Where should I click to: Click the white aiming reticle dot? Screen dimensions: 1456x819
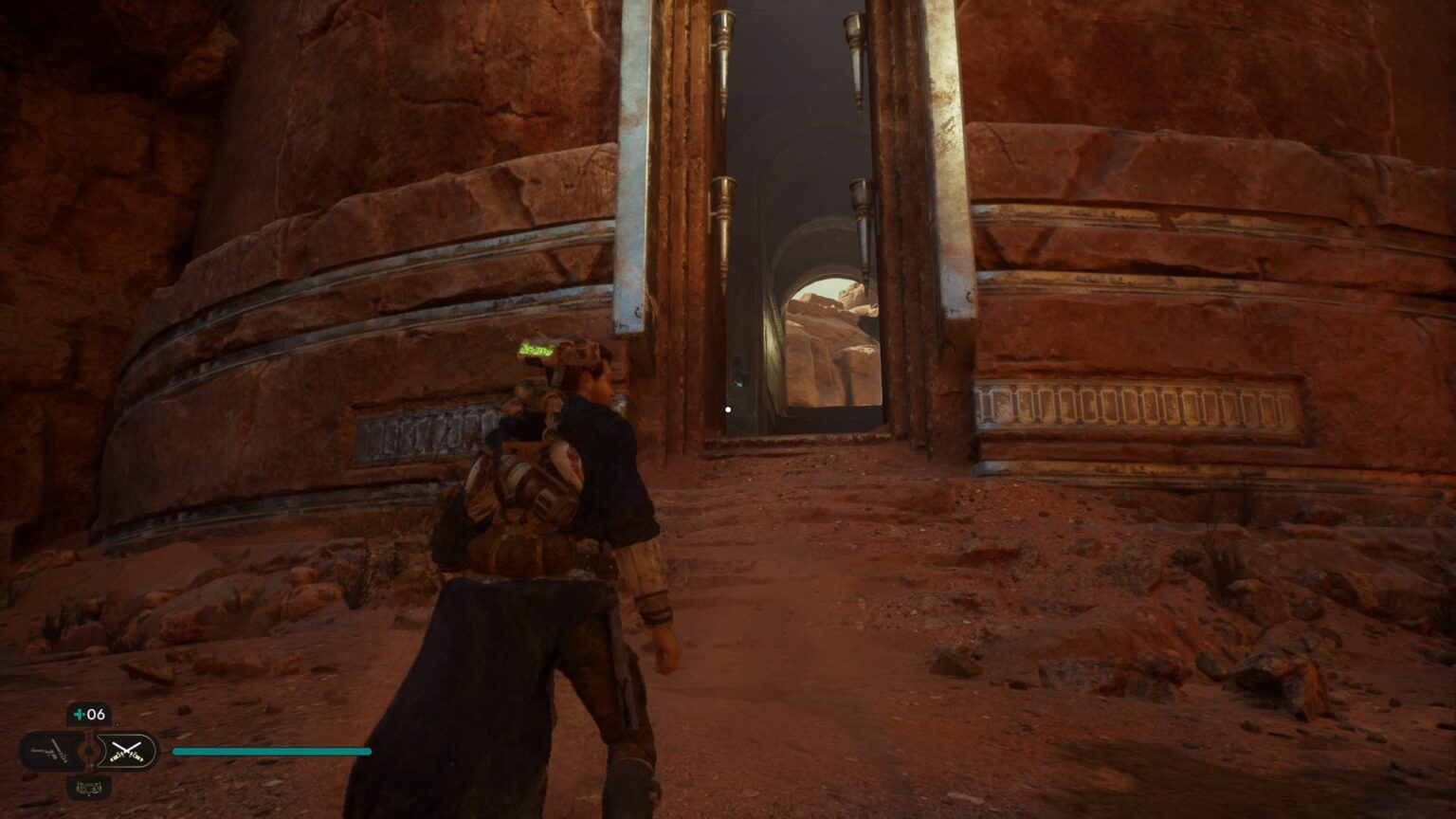pos(727,409)
